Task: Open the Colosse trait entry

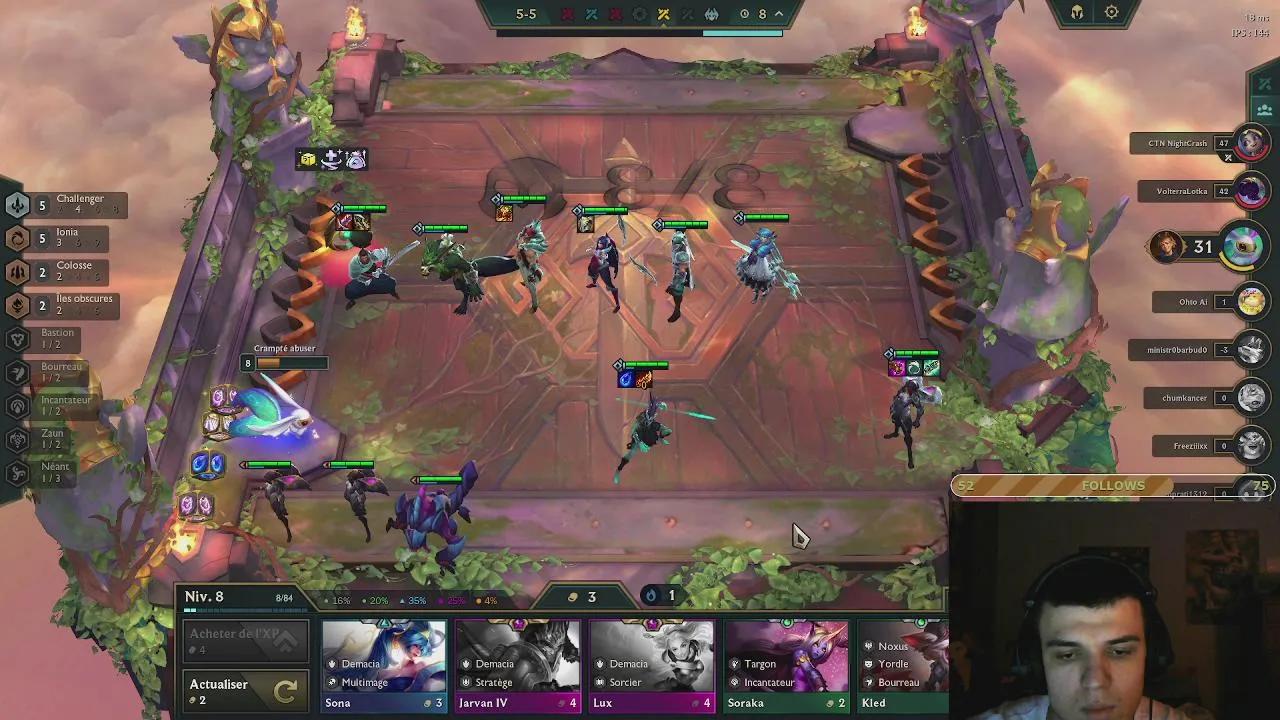Action: (x=62, y=270)
